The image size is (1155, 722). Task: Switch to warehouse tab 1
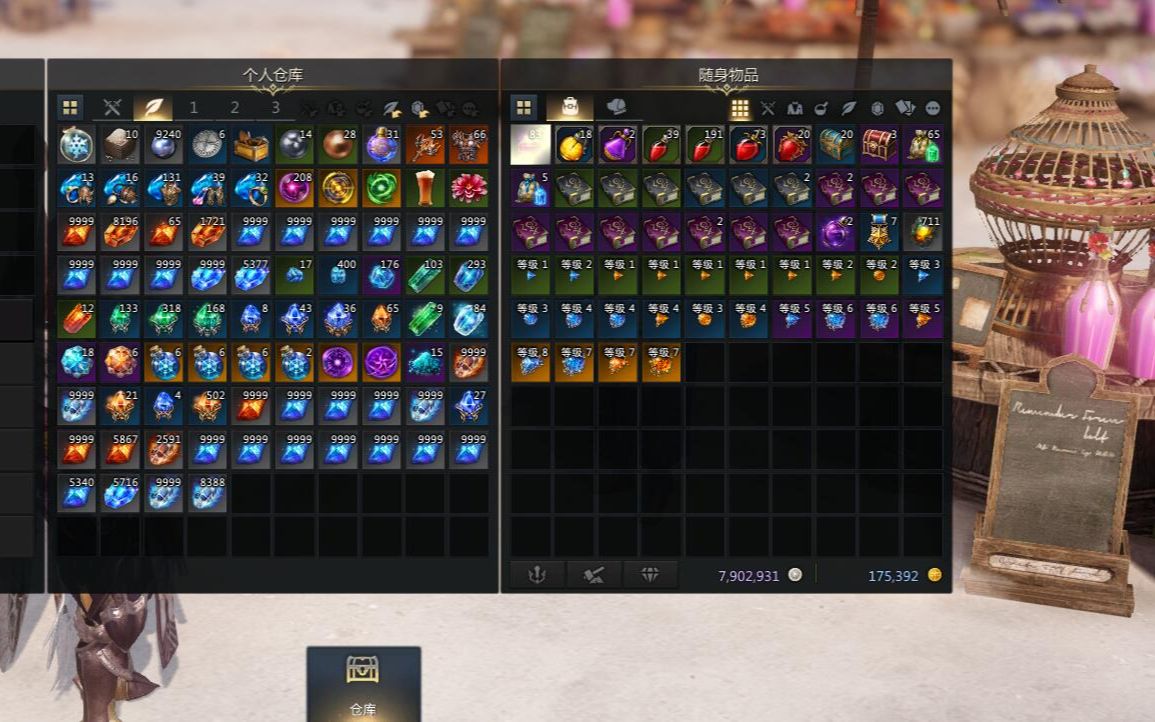coord(193,108)
